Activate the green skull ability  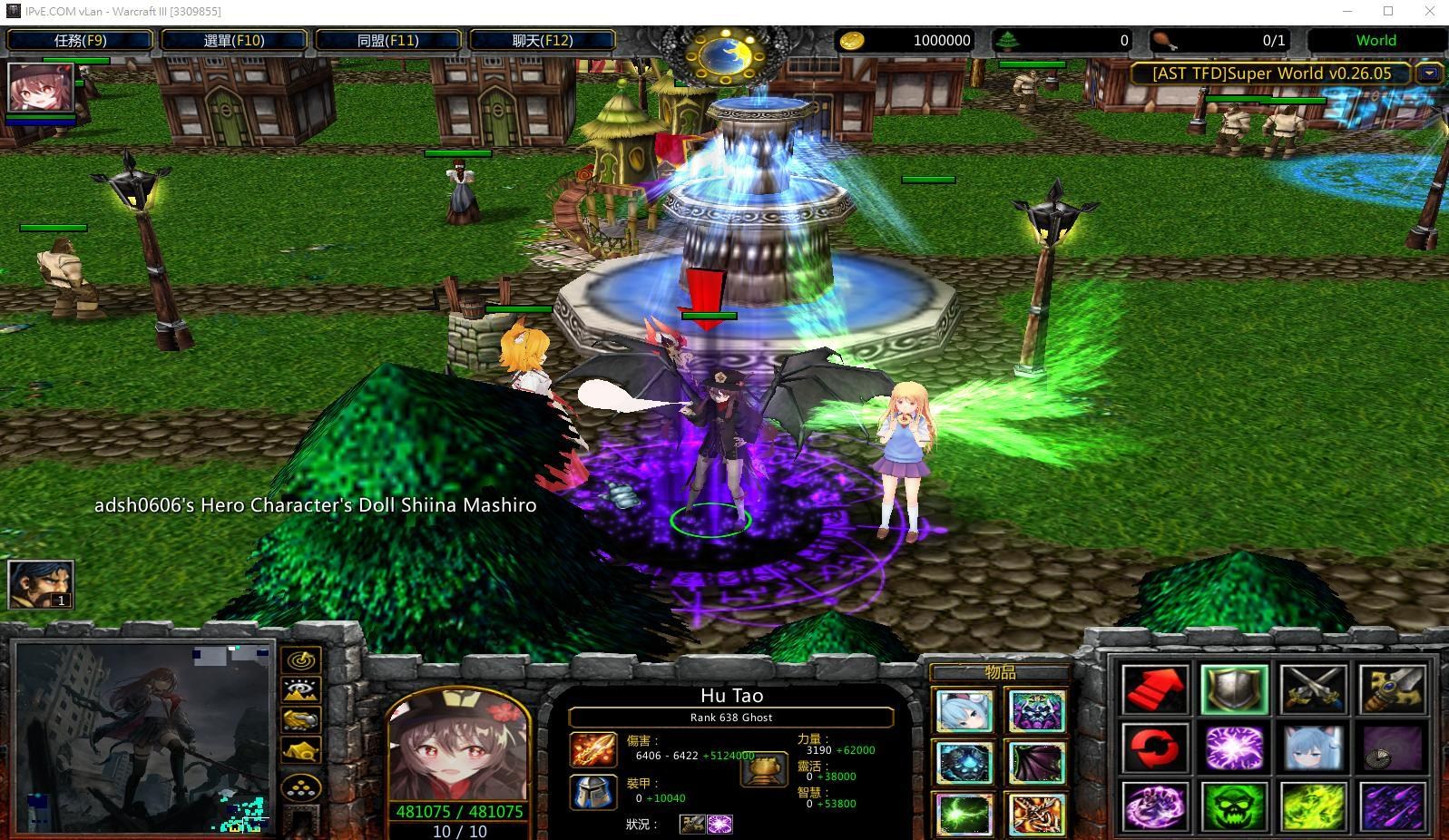[1234, 808]
